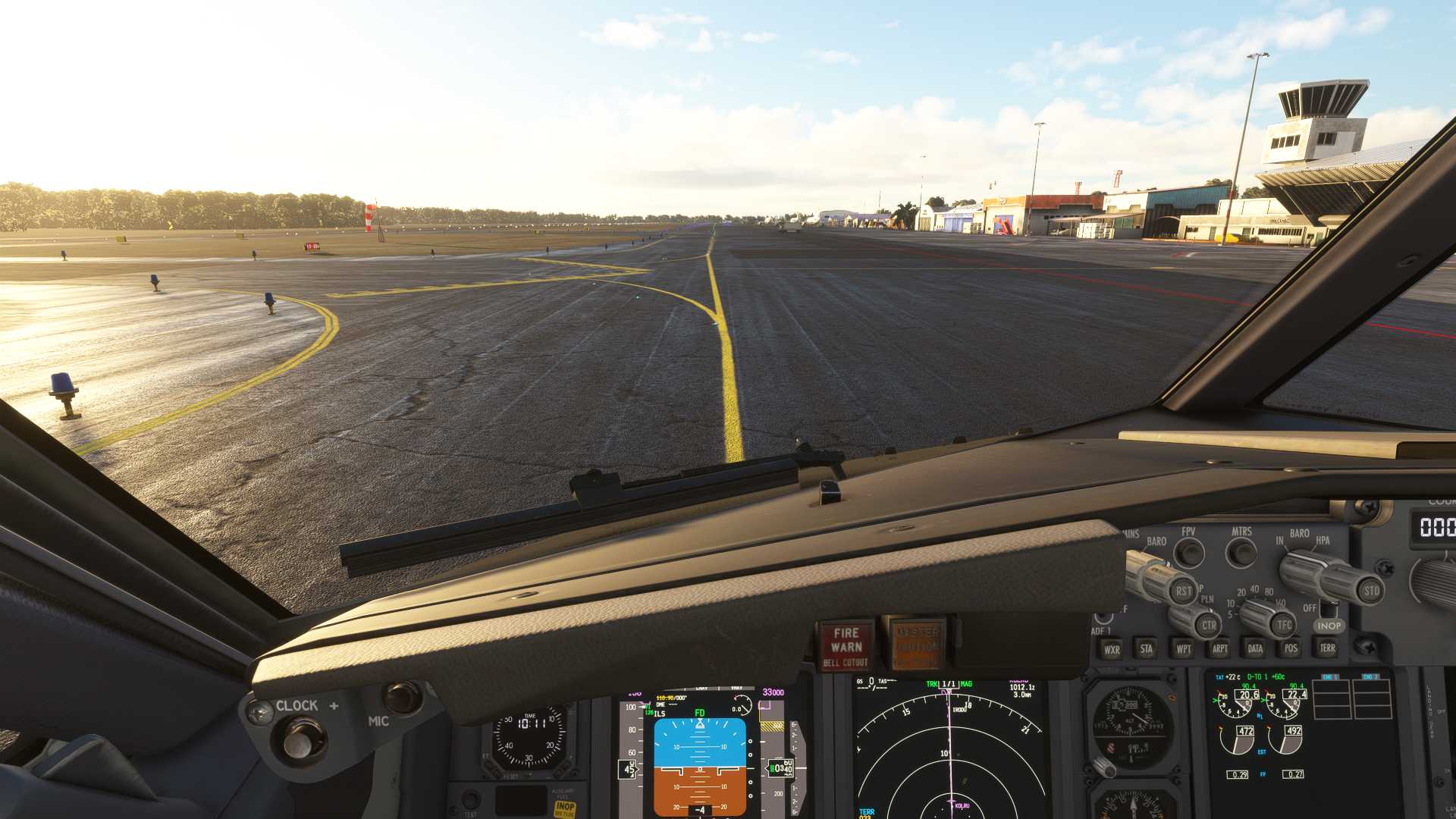The height and width of the screenshot is (819, 1456).
Task: Enable waypoints using the WPT button
Action: pyautogui.click(x=1183, y=648)
